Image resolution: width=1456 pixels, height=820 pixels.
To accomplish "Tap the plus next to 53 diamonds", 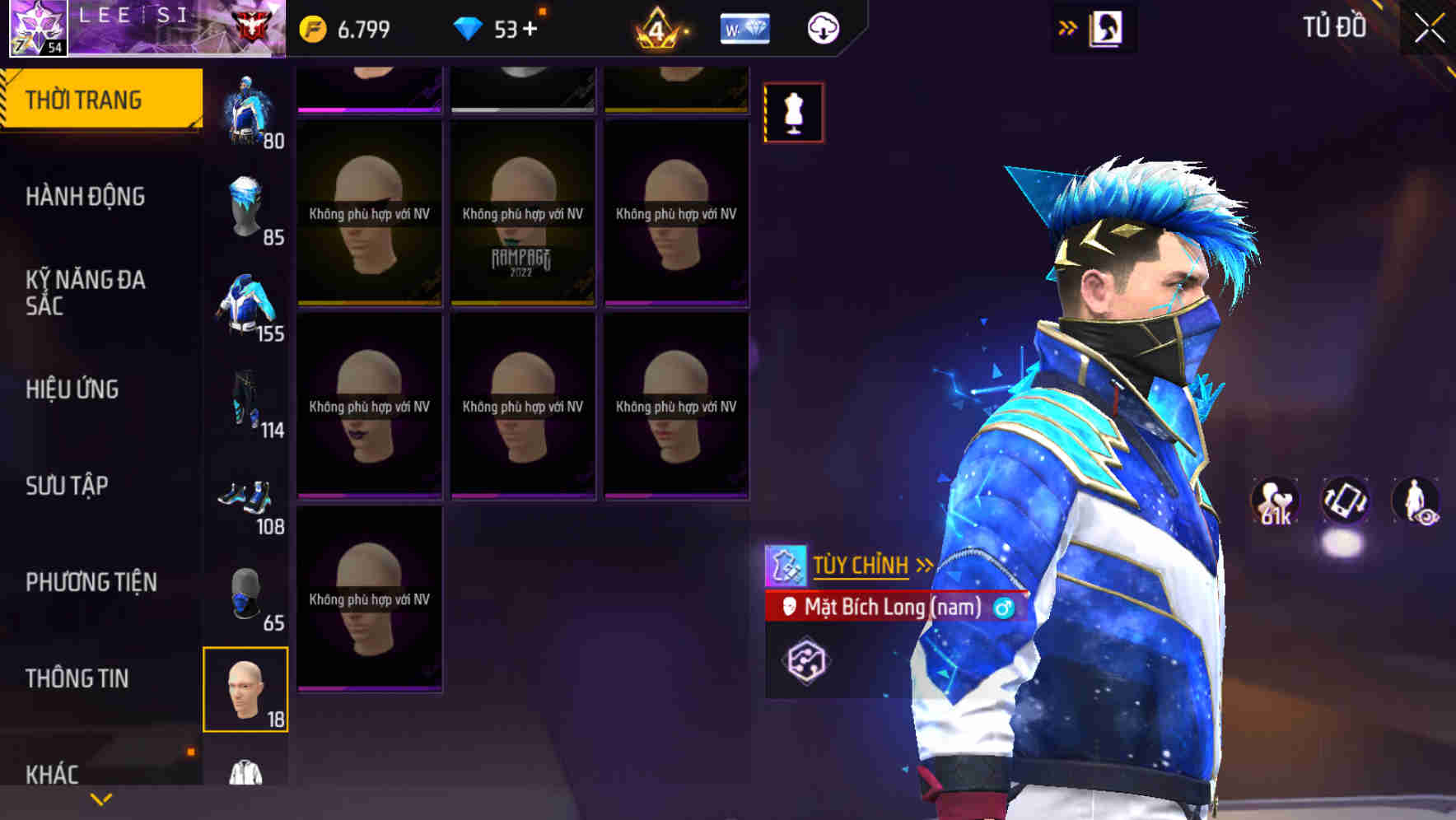I will (x=531, y=27).
